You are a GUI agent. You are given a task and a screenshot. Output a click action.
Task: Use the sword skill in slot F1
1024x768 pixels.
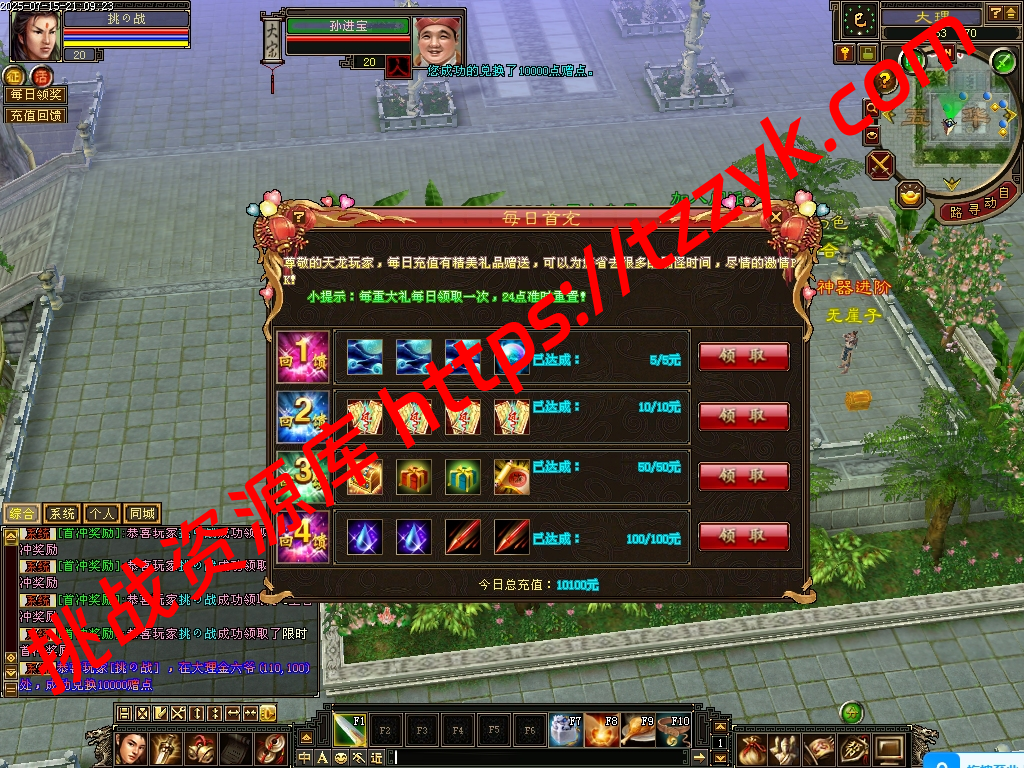349,730
